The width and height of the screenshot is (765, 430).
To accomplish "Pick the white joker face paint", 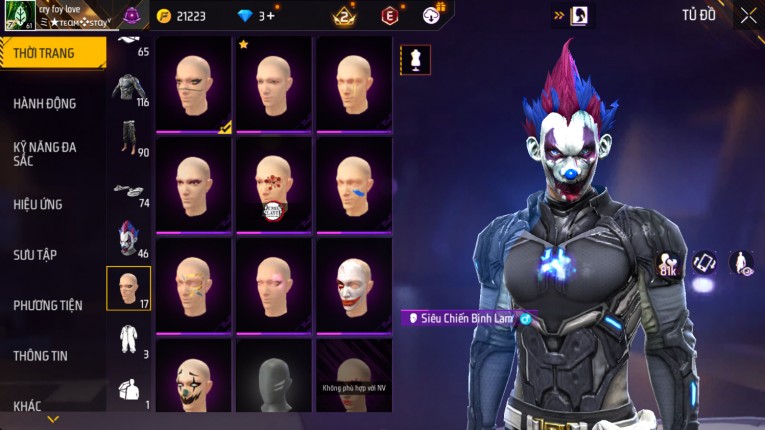I will point(354,284).
